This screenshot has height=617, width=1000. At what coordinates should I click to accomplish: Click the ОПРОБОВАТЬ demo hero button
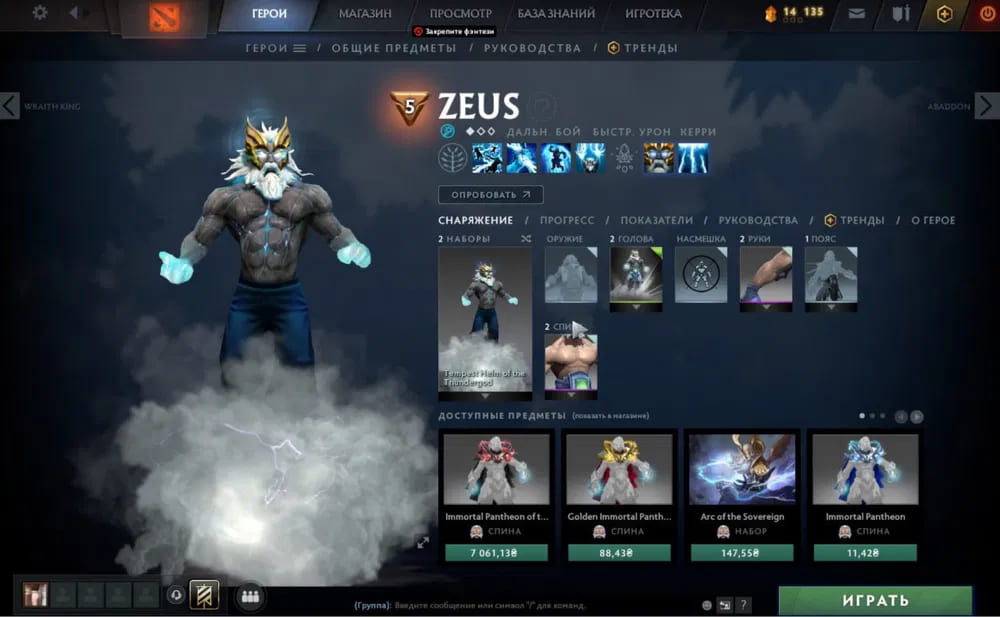pyautogui.click(x=490, y=195)
